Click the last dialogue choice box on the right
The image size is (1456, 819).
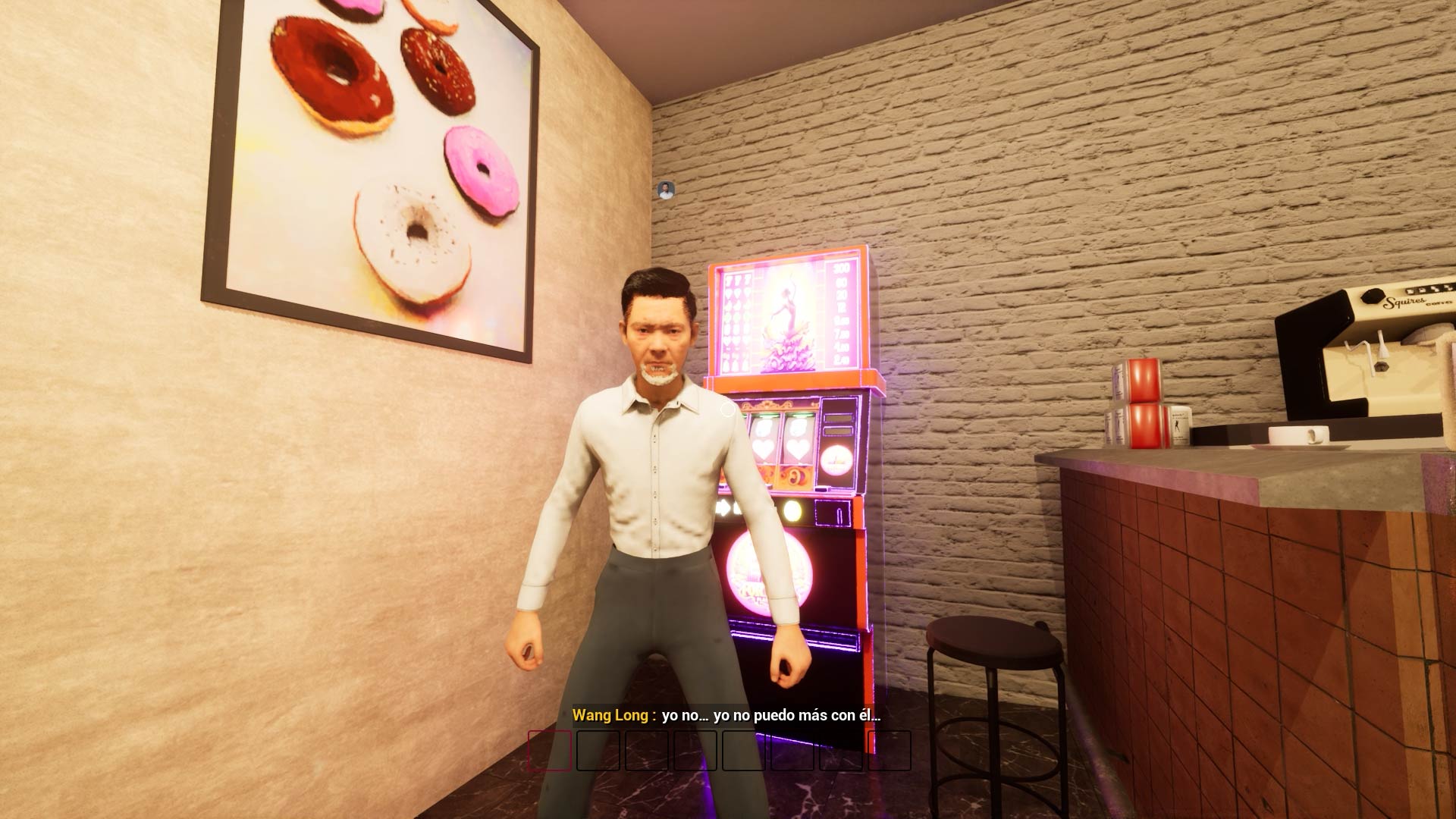click(x=890, y=751)
